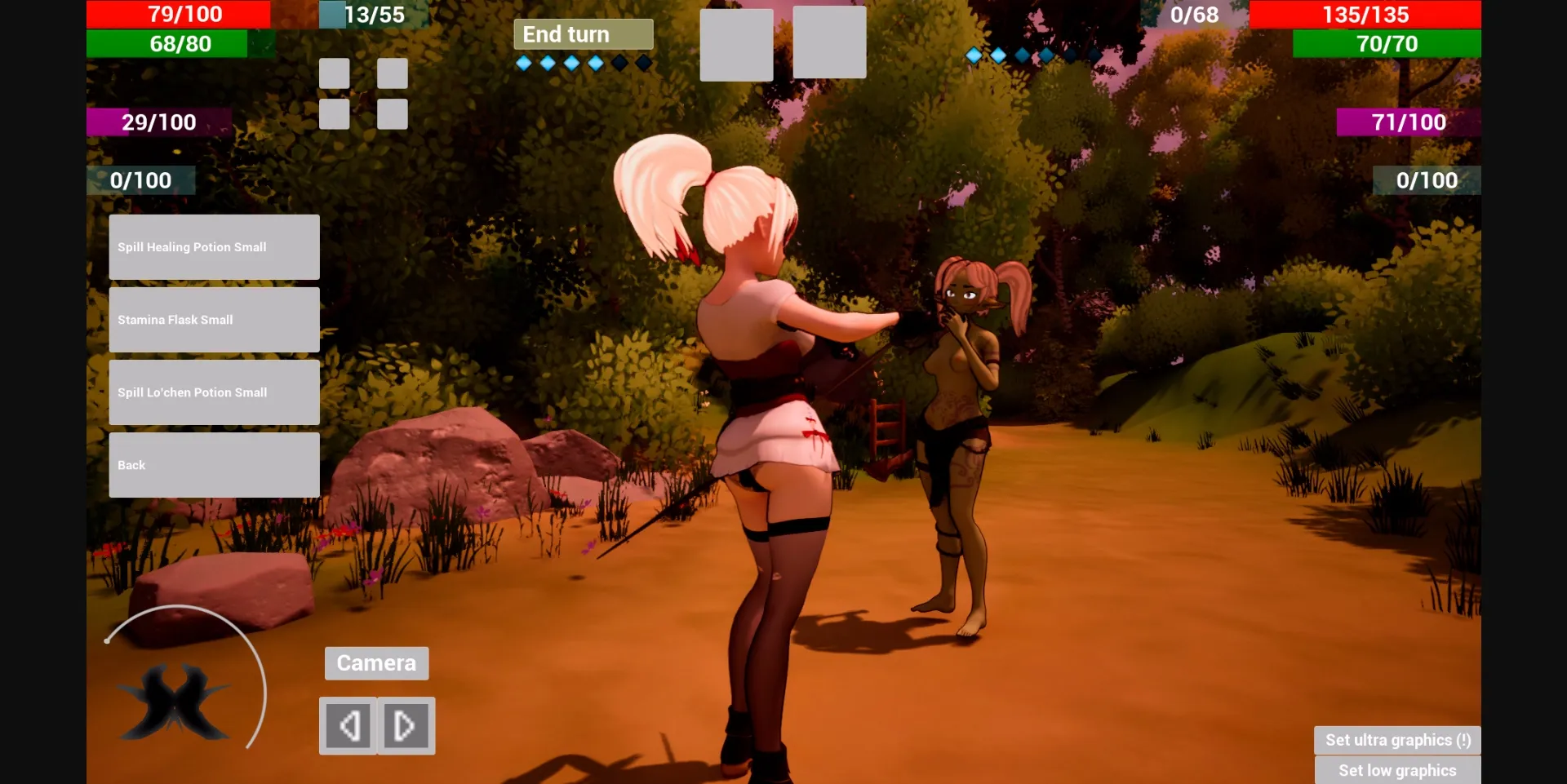1567x784 pixels.
Task: Click the Set low graphics option
Action: point(1397,769)
